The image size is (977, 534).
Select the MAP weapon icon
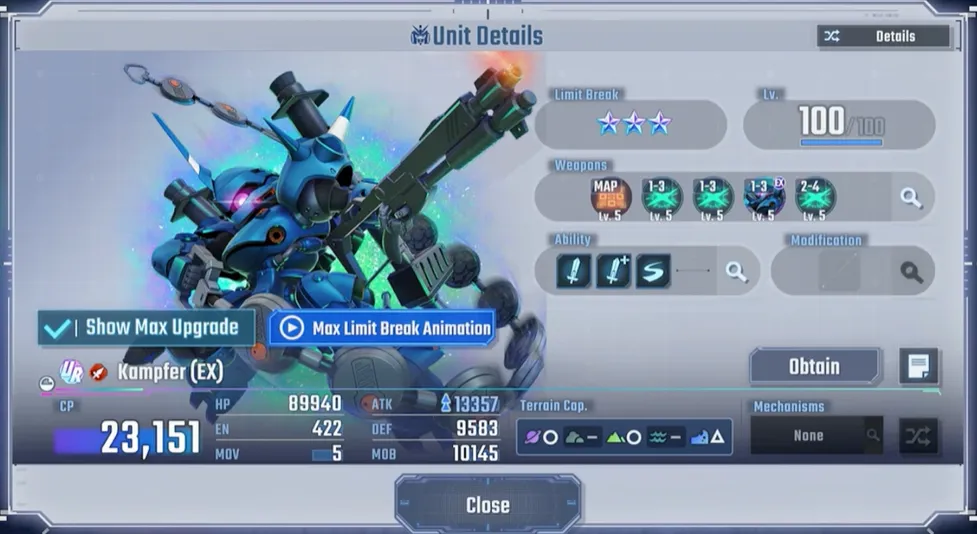(x=610, y=197)
